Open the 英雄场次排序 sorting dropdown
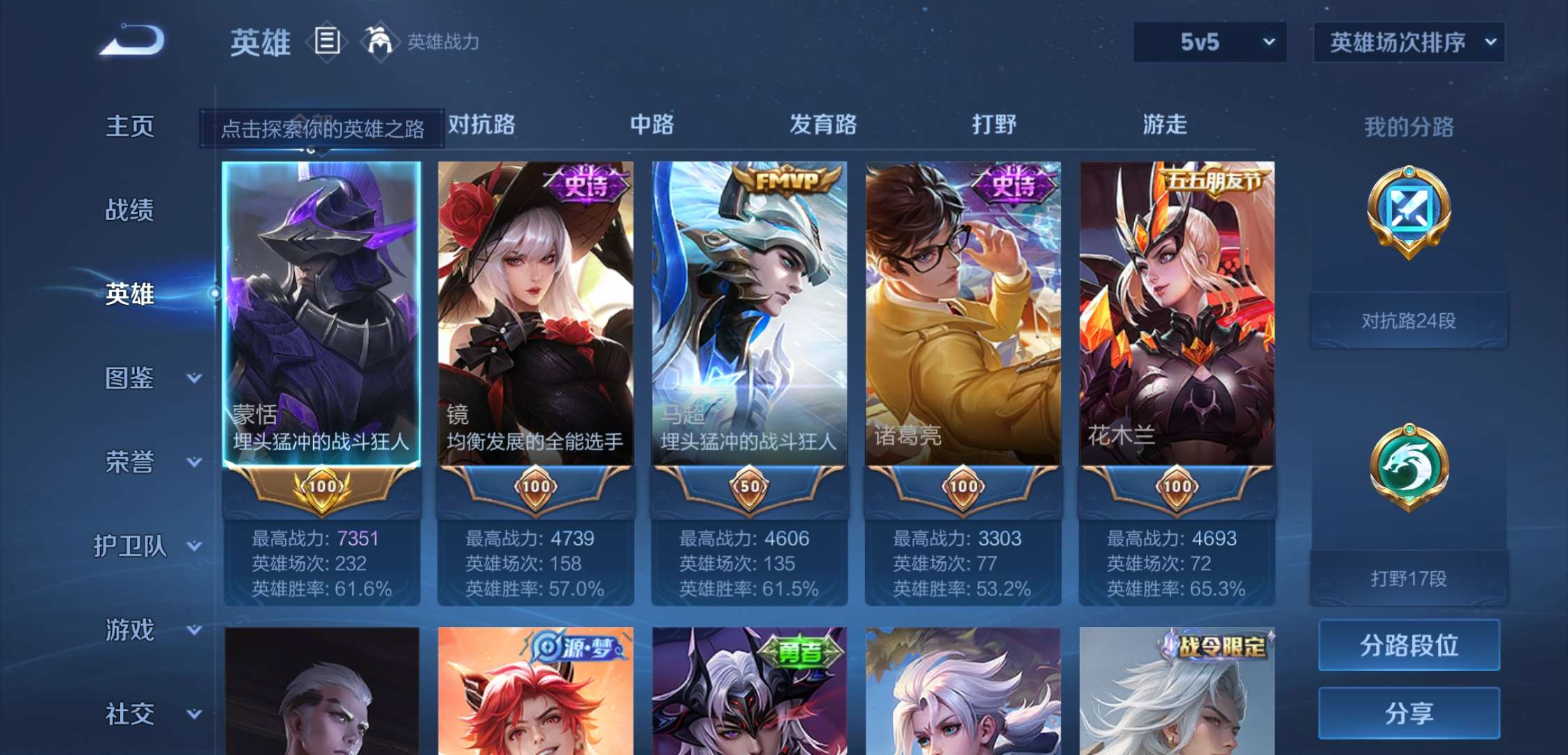The height and width of the screenshot is (755, 1568). pos(1408,42)
